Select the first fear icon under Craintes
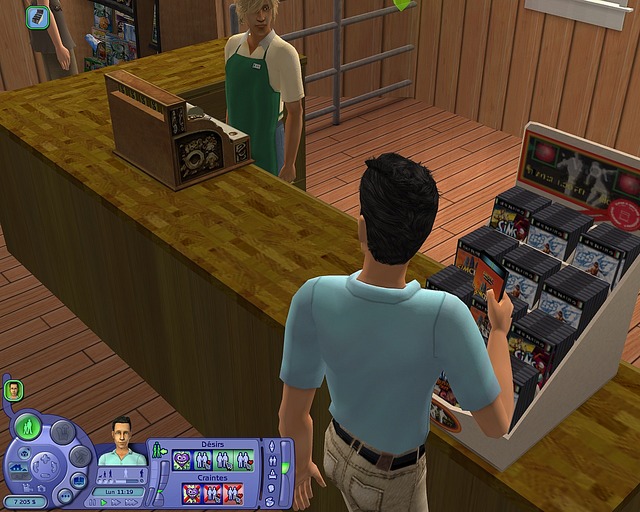The image size is (640, 512). click(x=190, y=492)
